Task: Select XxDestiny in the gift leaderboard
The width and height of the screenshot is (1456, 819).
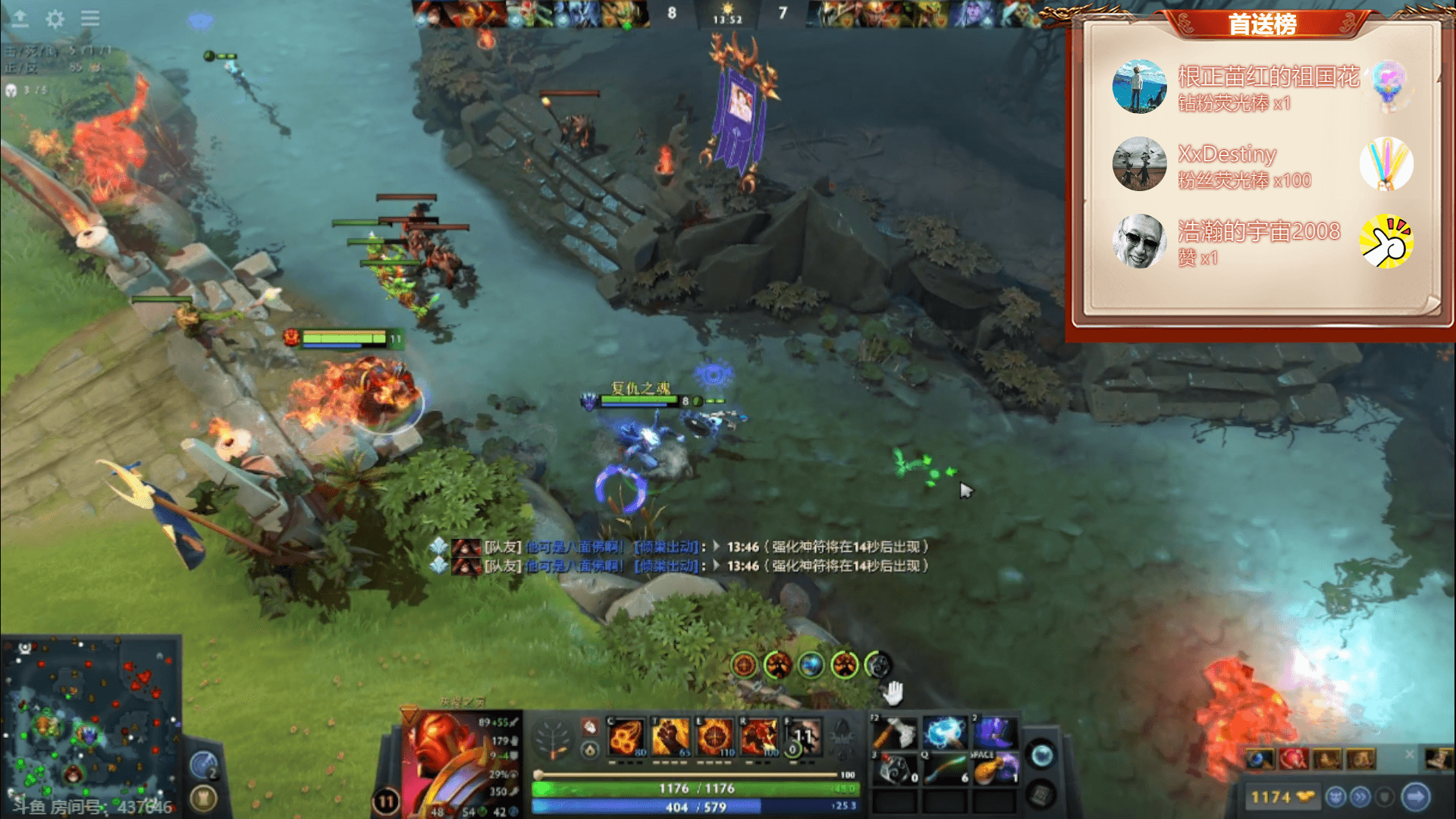Action: coord(1226,155)
